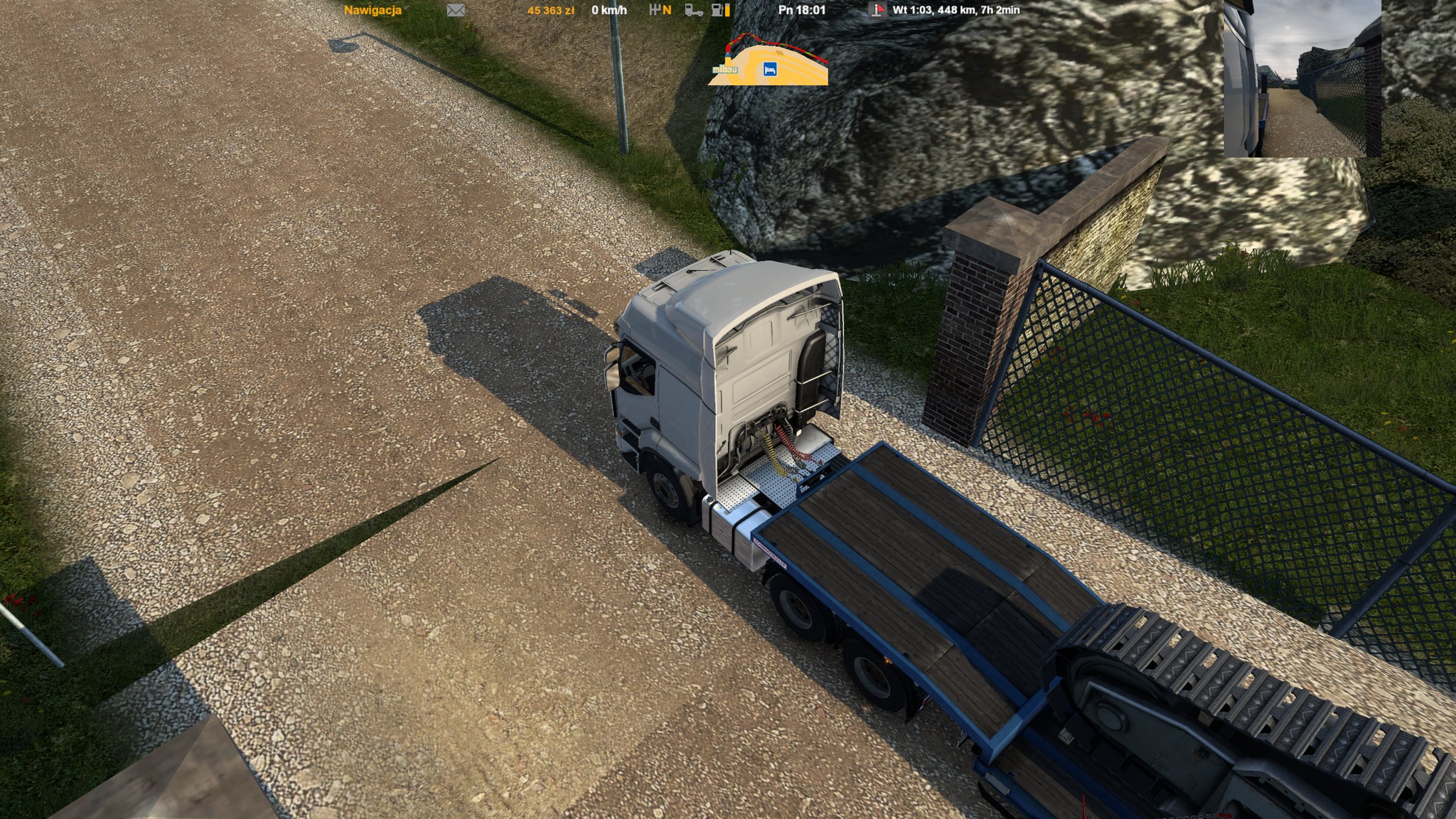
Task: Open the Nawigacja panel label
Action: [x=373, y=10]
